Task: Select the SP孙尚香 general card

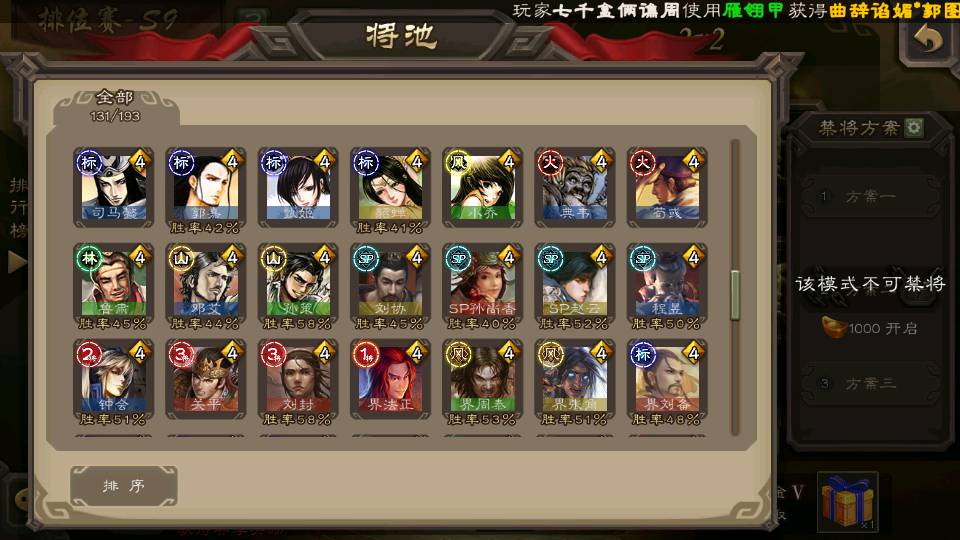Action: pos(483,282)
